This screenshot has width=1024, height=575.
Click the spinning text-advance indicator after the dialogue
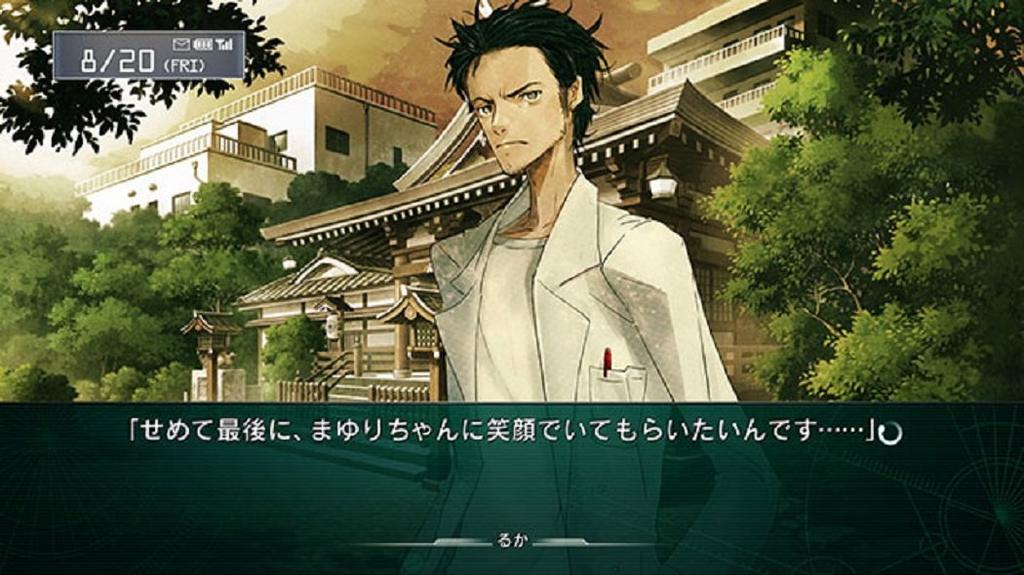pyautogui.click(x=890, y=433)
